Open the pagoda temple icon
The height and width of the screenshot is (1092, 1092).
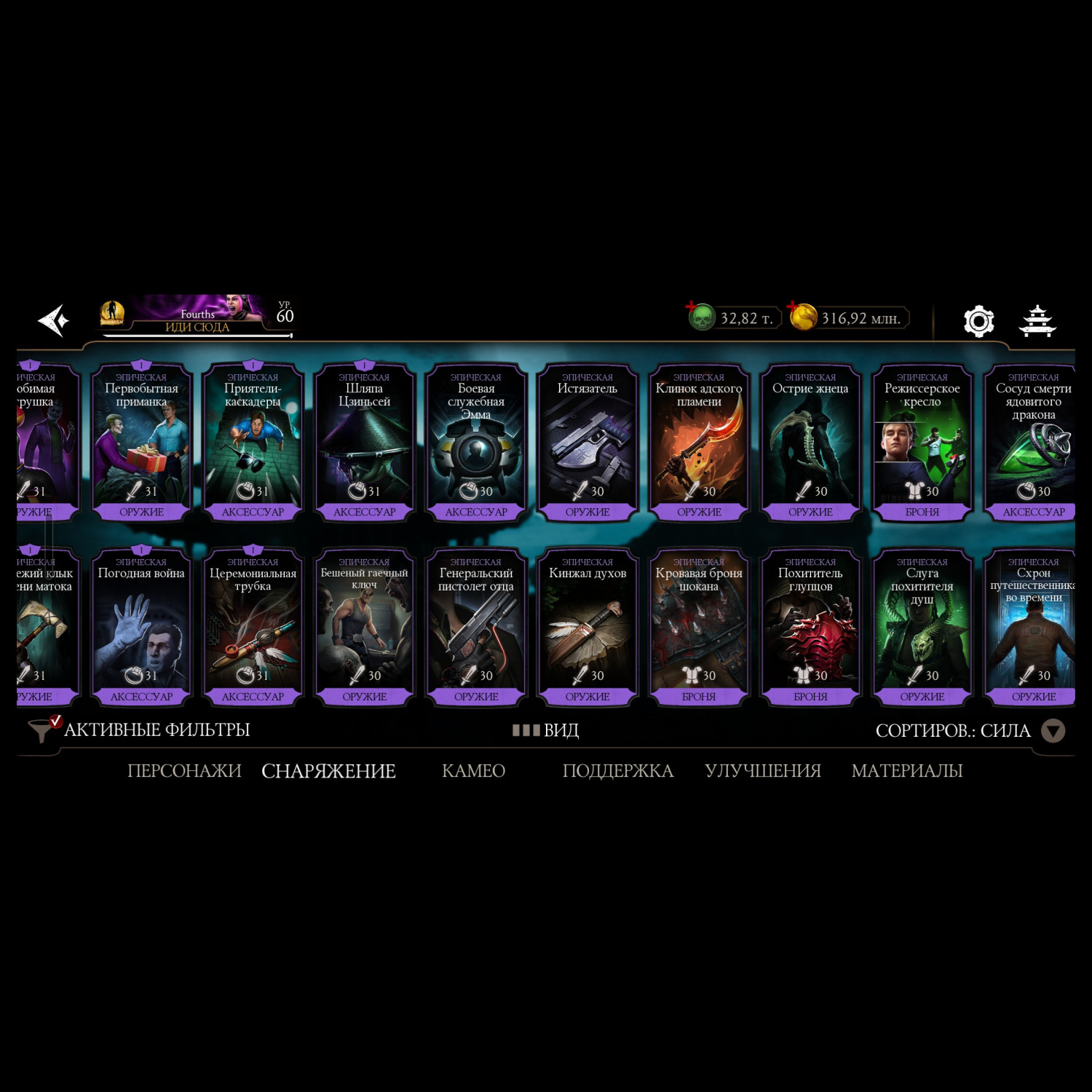[x=1037, y=321]
